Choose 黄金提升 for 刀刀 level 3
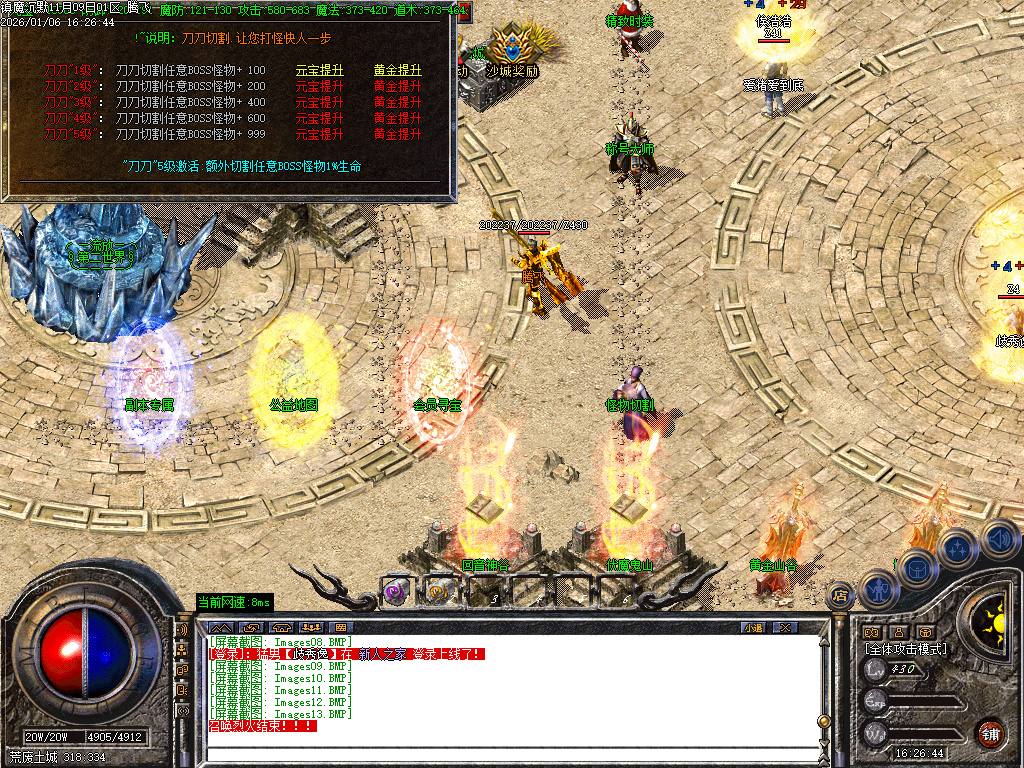The height and width of the screenshot is (768, 1024). click(x=398, y=102)
